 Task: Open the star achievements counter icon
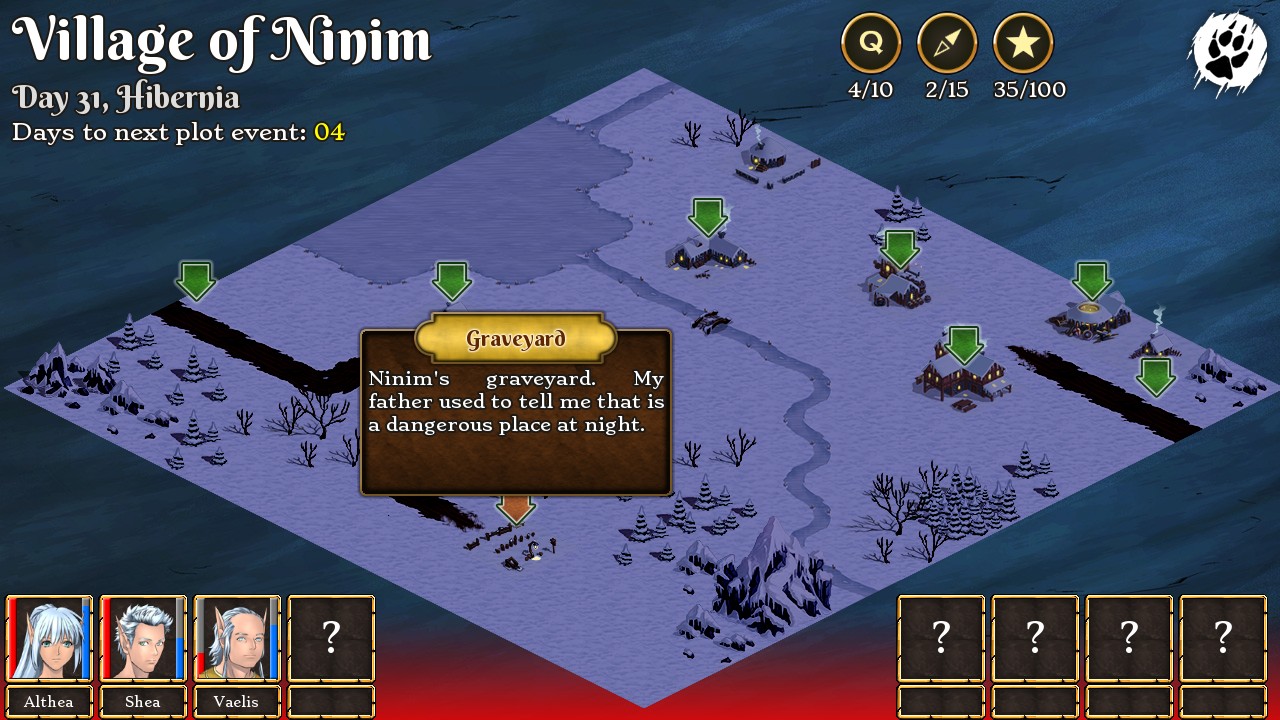(1024, 43)
